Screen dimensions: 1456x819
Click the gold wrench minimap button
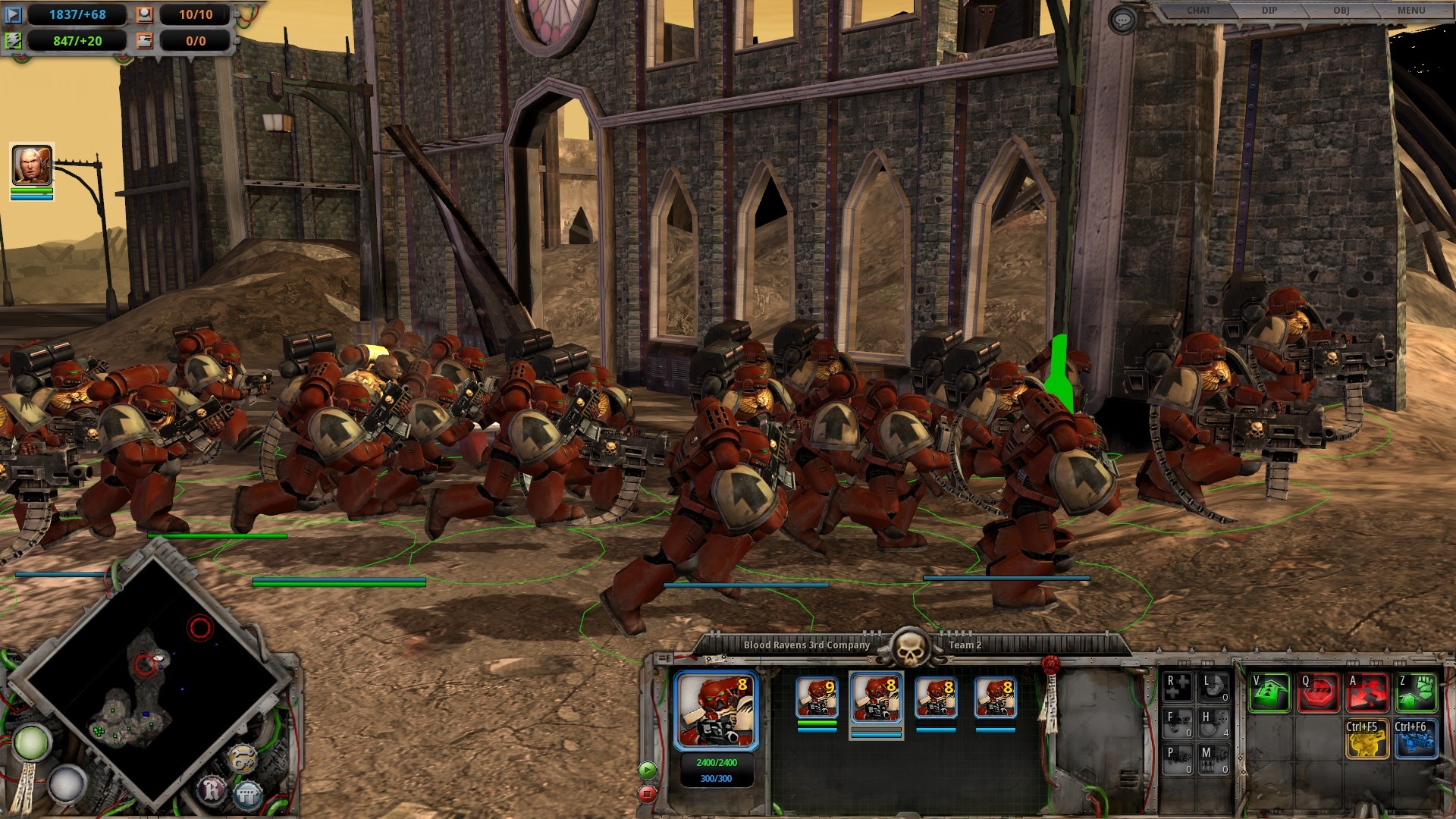point(243,759)
